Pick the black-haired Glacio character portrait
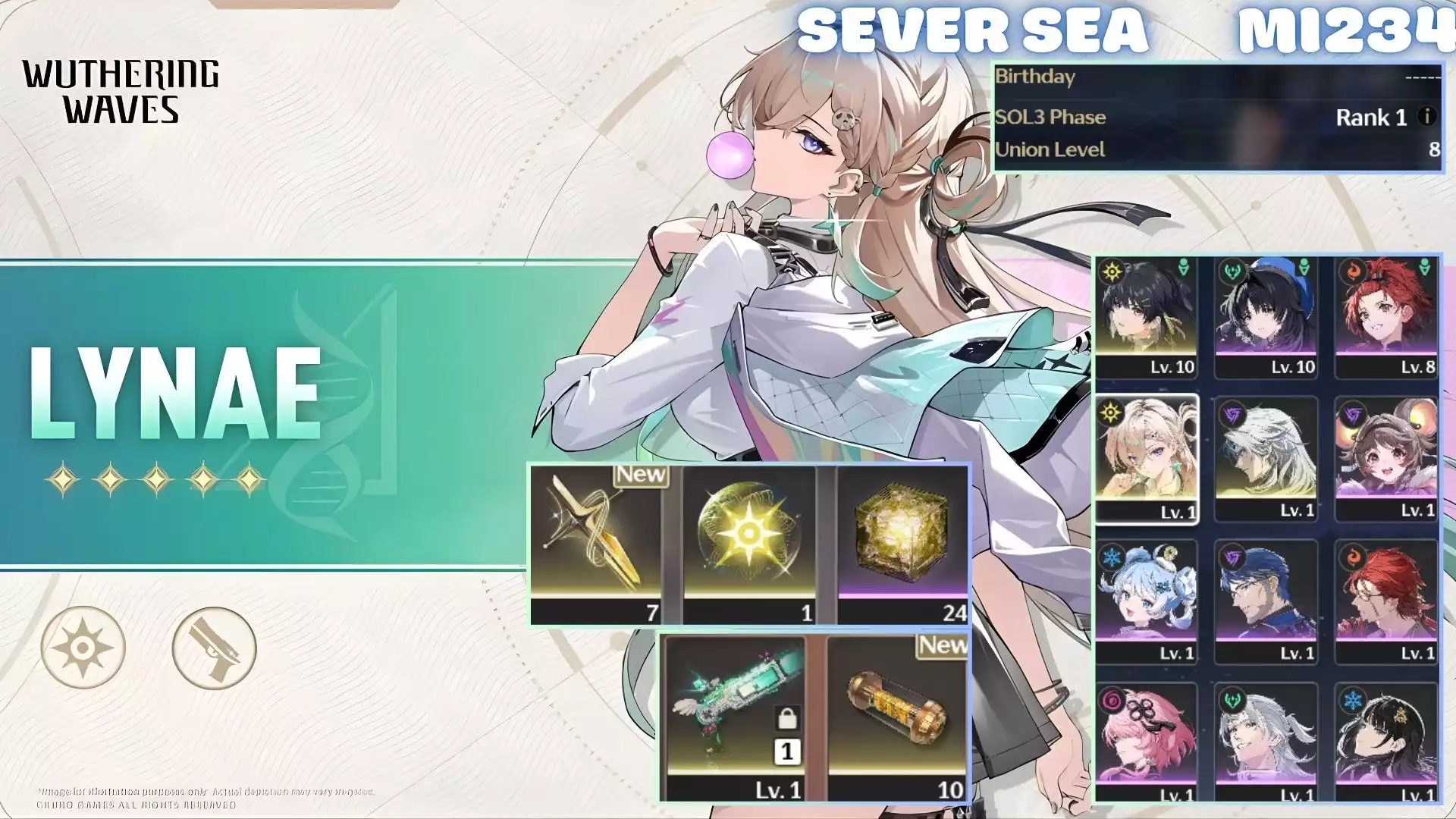Viewport: 1456px width, 819px height. [1385, 741]
